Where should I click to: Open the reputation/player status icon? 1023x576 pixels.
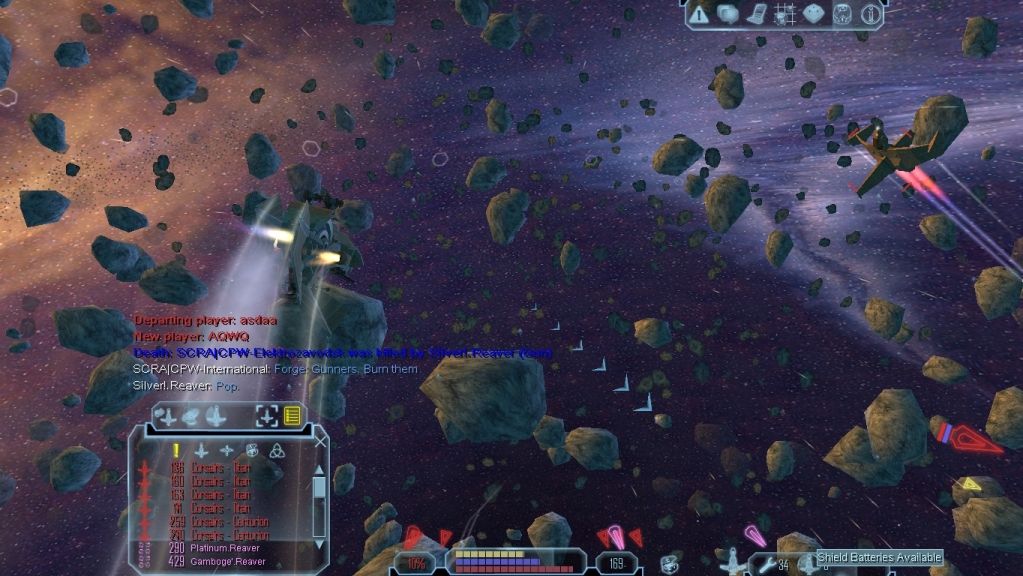pyautogui.click(x=843, y=14)
